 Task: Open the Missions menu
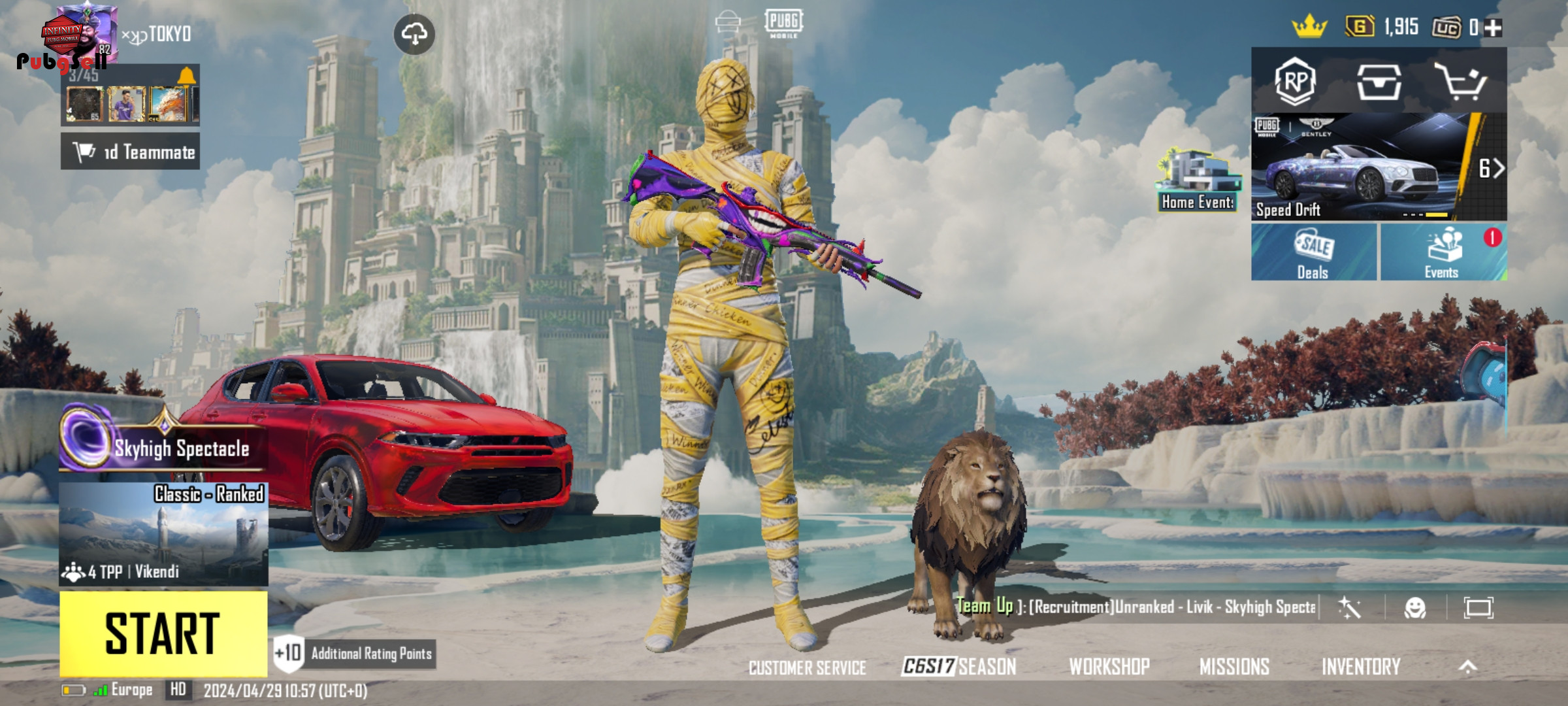click(x=1234, y=666)
